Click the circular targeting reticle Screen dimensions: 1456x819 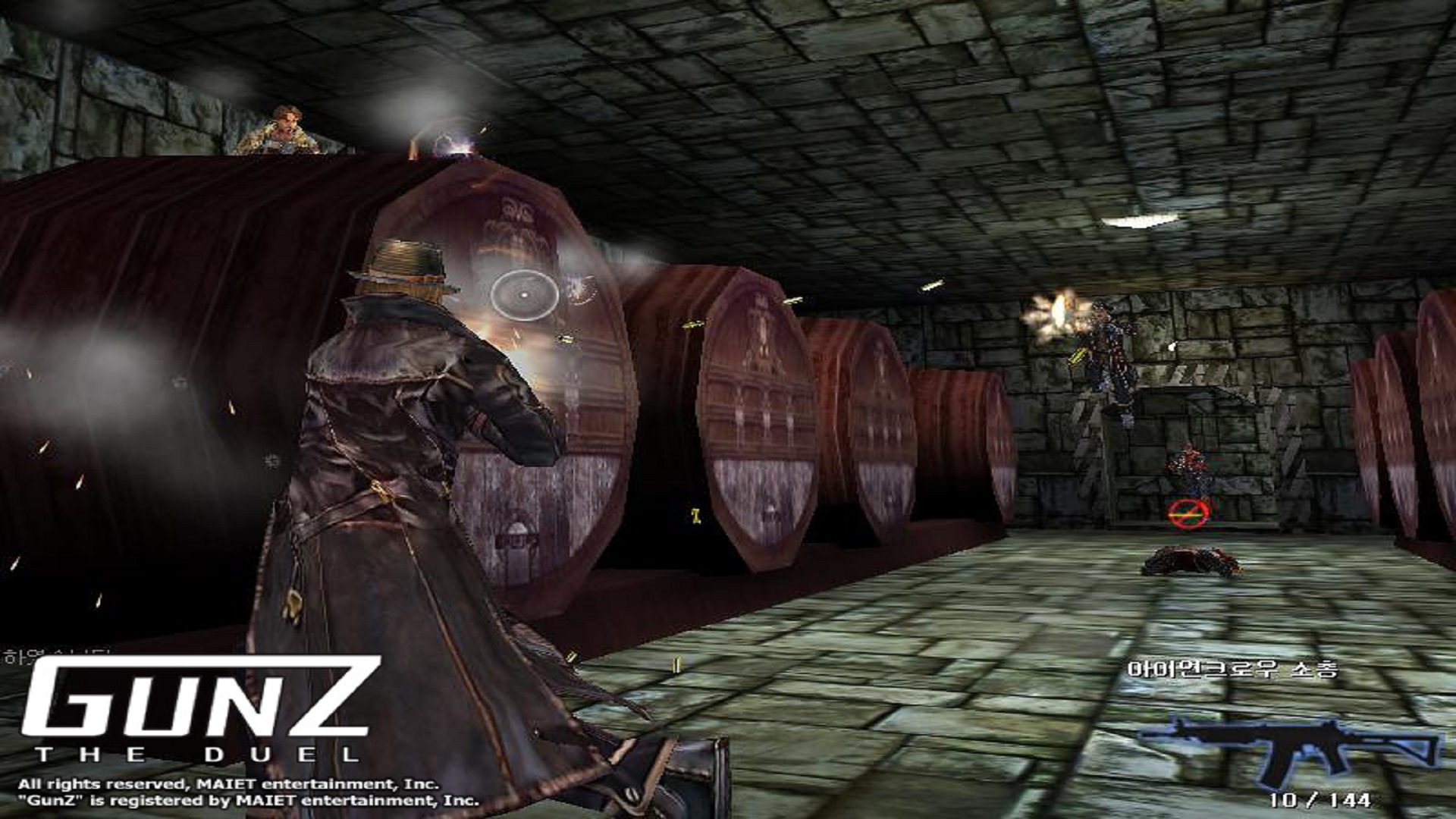[525, 295]
